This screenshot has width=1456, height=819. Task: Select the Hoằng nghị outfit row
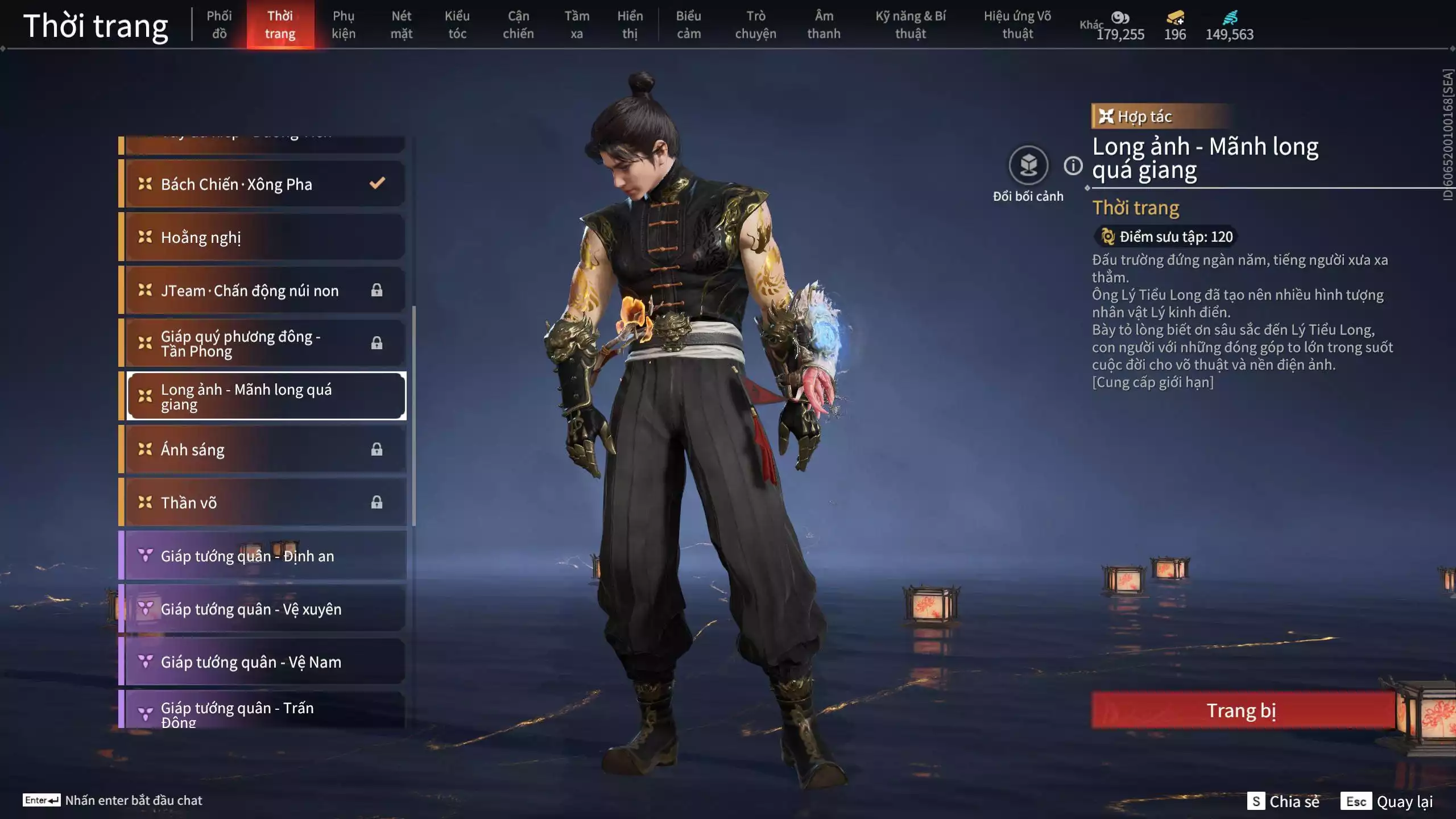pyautogui.click(x=265, y=237)
